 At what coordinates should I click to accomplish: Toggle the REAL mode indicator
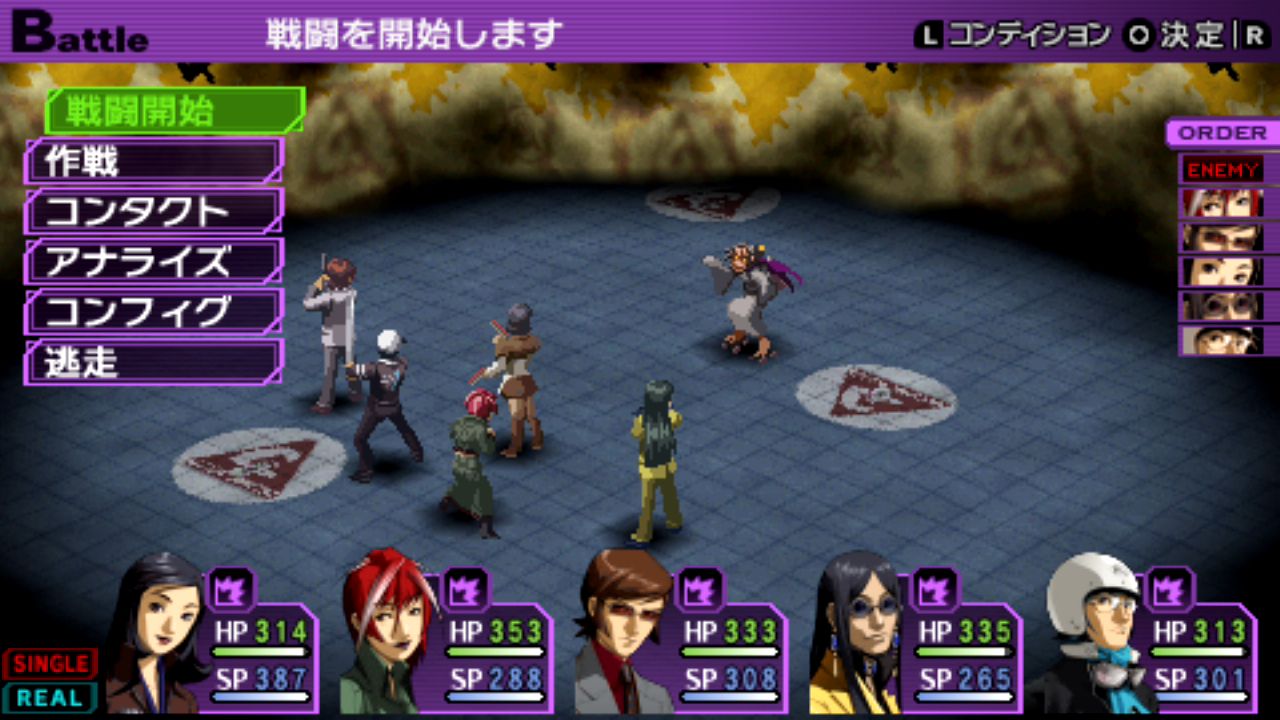(50, 697)
